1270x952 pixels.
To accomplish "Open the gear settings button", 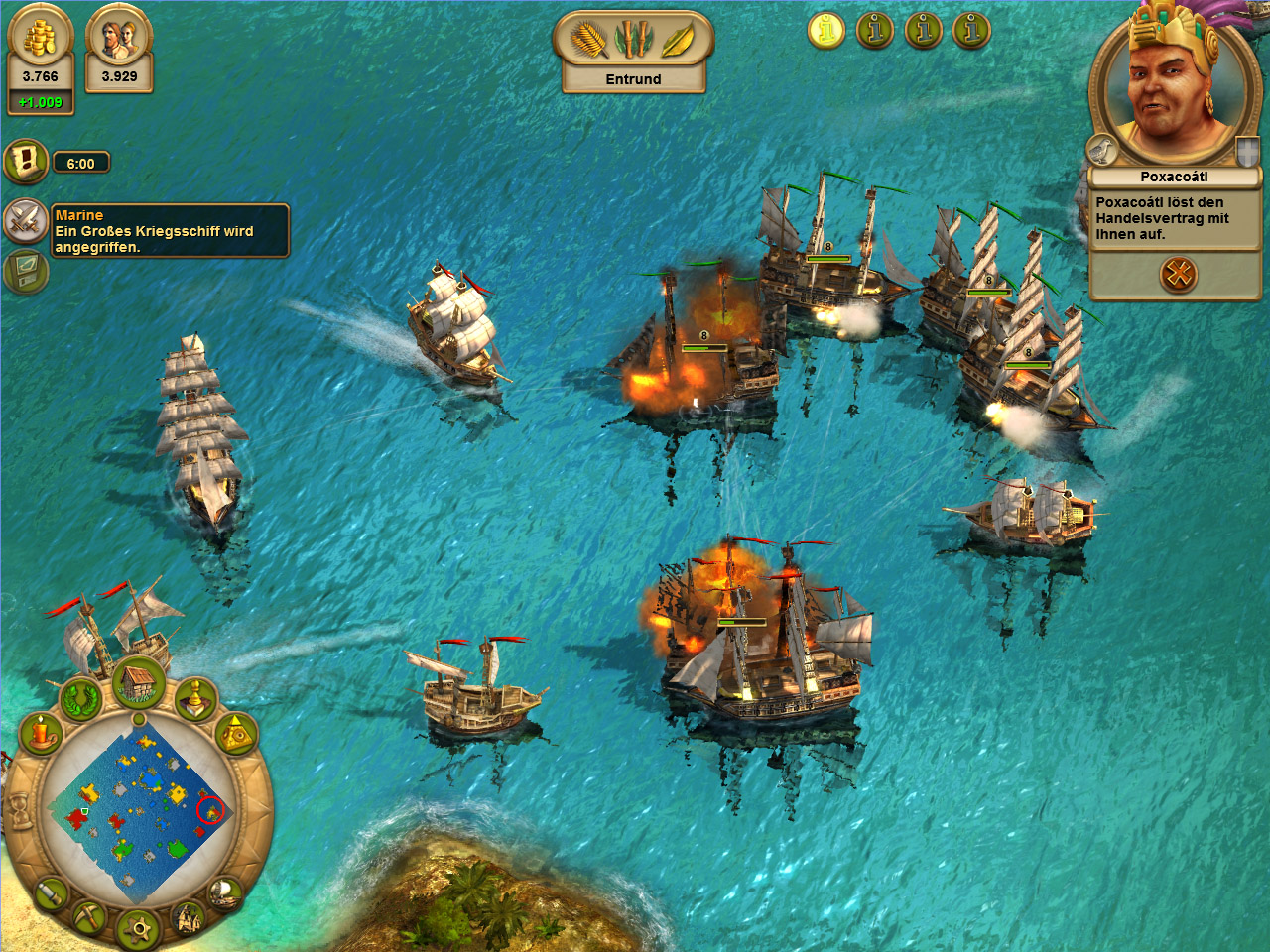I will [139, 929].
